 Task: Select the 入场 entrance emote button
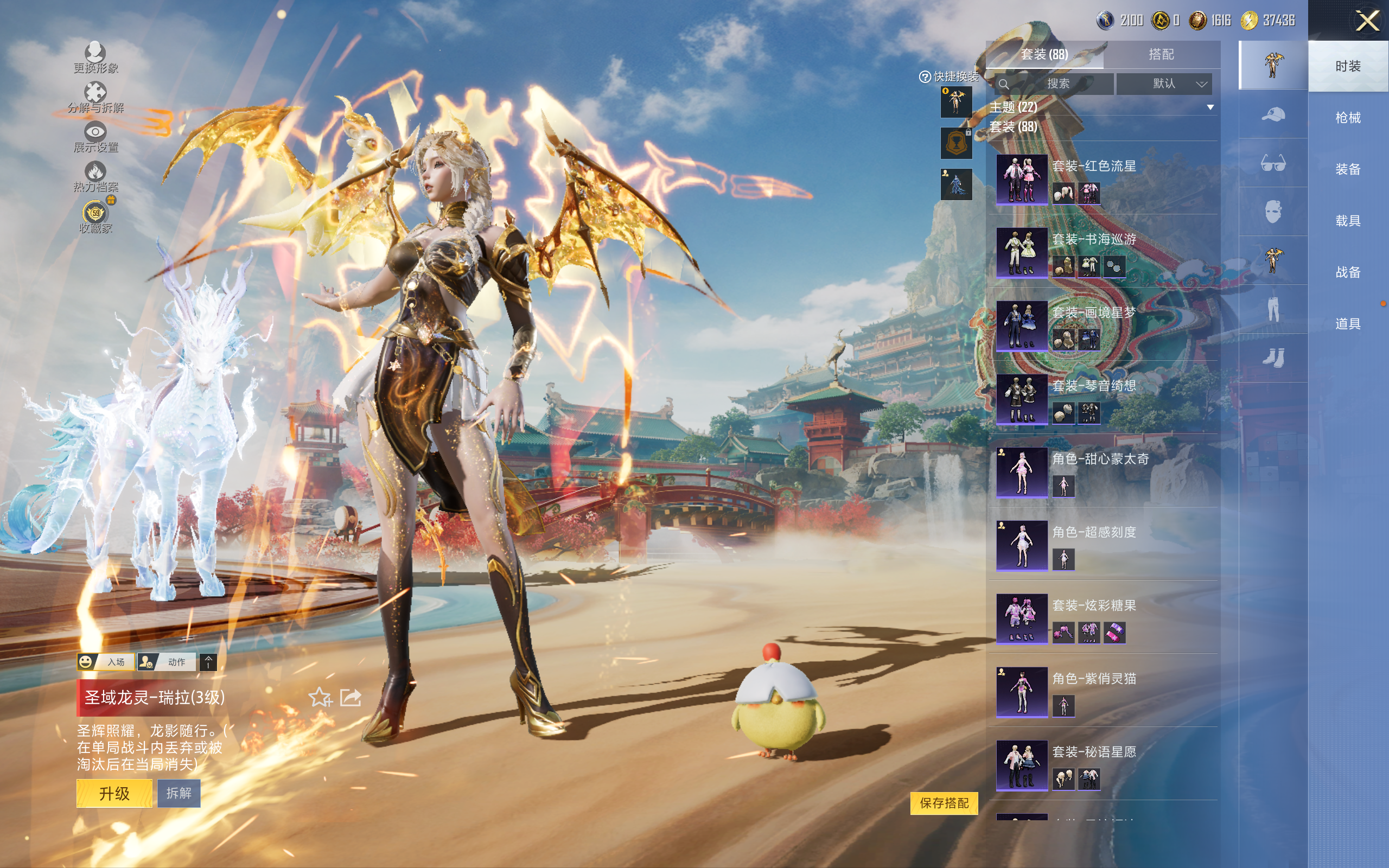[x=106, y=662]
